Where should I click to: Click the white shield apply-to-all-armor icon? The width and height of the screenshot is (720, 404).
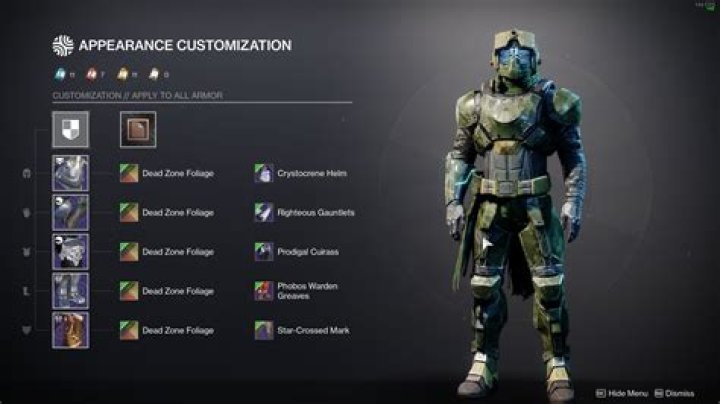[71, 129]
